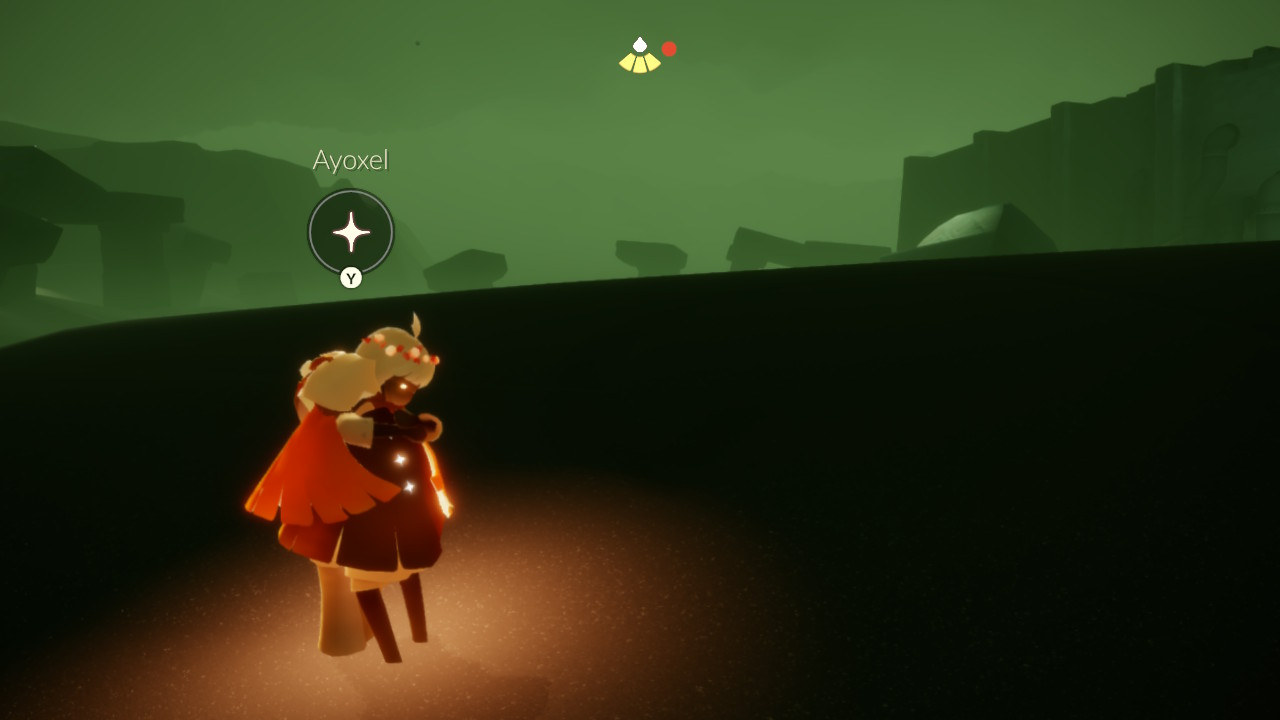Activate the star interaction prompt circle
Screen dimensions: 1280x720
tap(351, 231)
